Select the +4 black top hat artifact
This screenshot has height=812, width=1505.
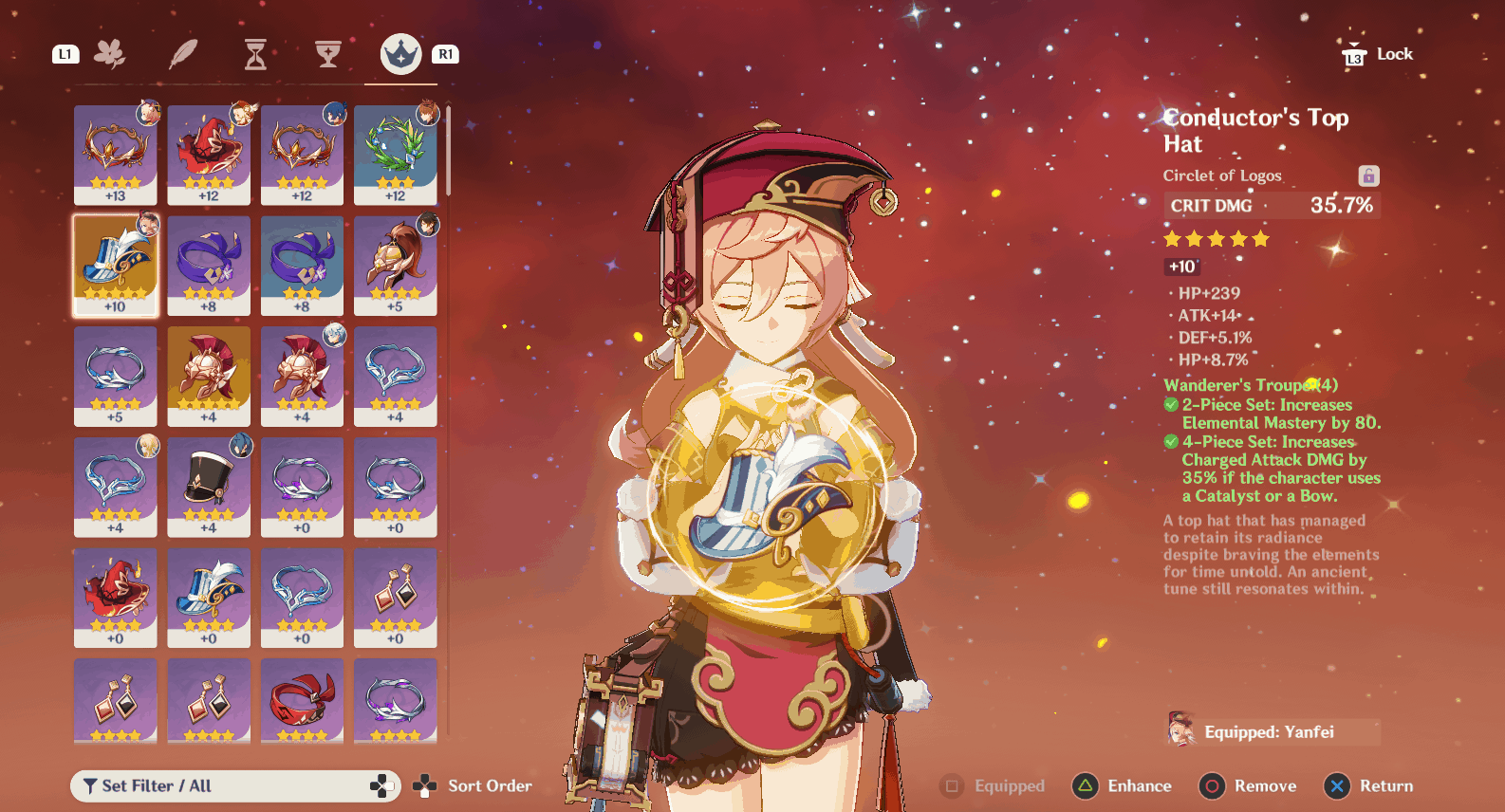(x=209, y=487)
